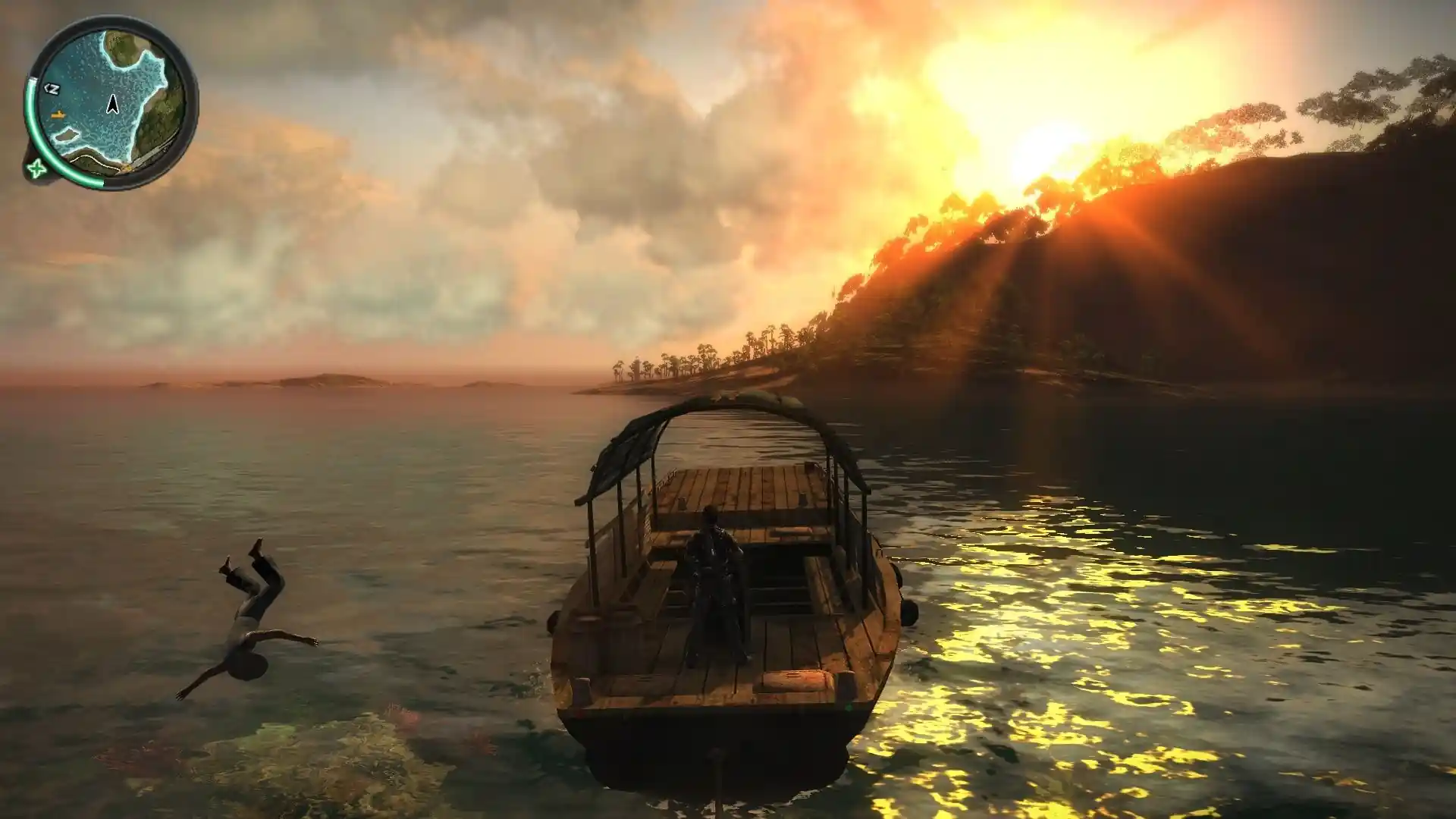Select the player arrow in the minimap center
1456x819 pixels.
click(112, 104)
